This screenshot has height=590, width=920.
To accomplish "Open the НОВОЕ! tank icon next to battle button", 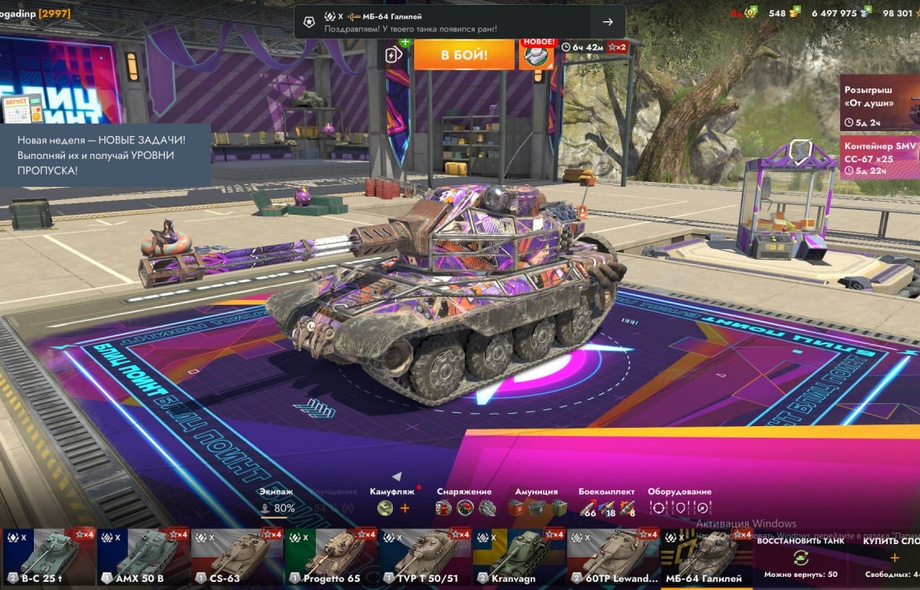I will (536, 54).
